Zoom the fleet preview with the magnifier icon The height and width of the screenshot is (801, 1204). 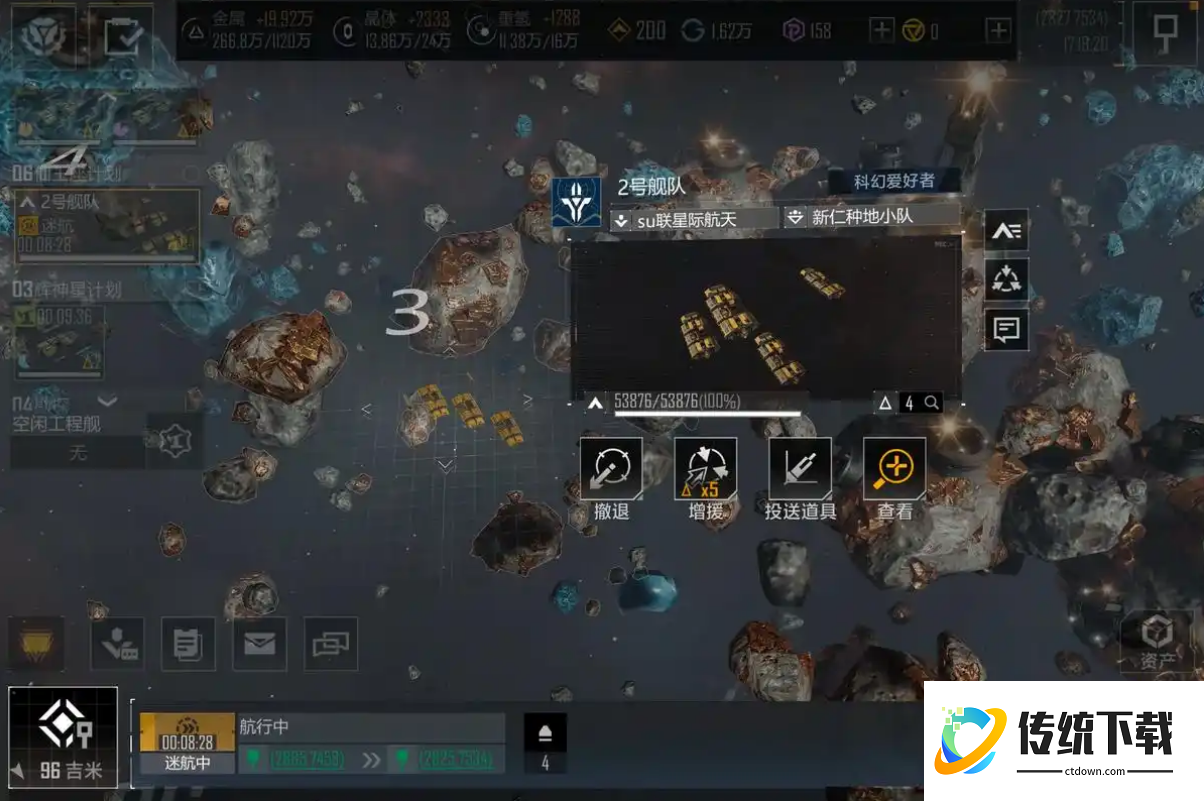coord(931,403)
